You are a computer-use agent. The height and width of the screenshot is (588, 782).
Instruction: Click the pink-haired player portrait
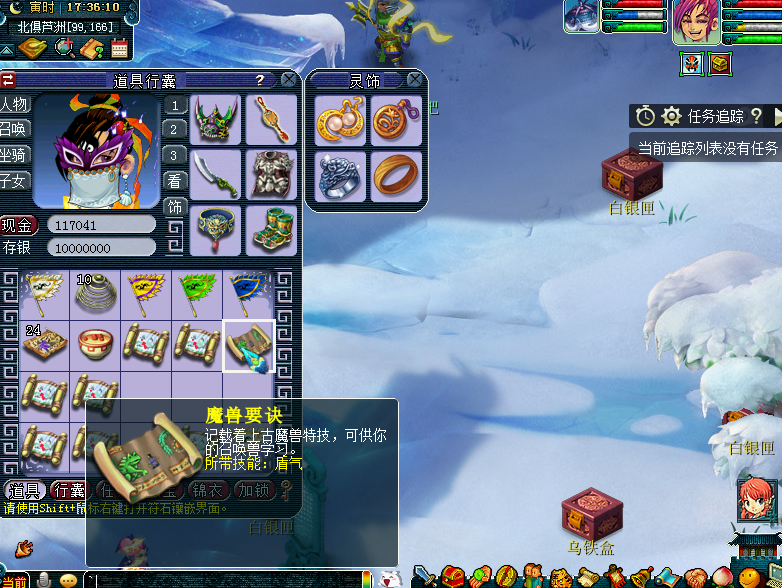tap(696, 22)
